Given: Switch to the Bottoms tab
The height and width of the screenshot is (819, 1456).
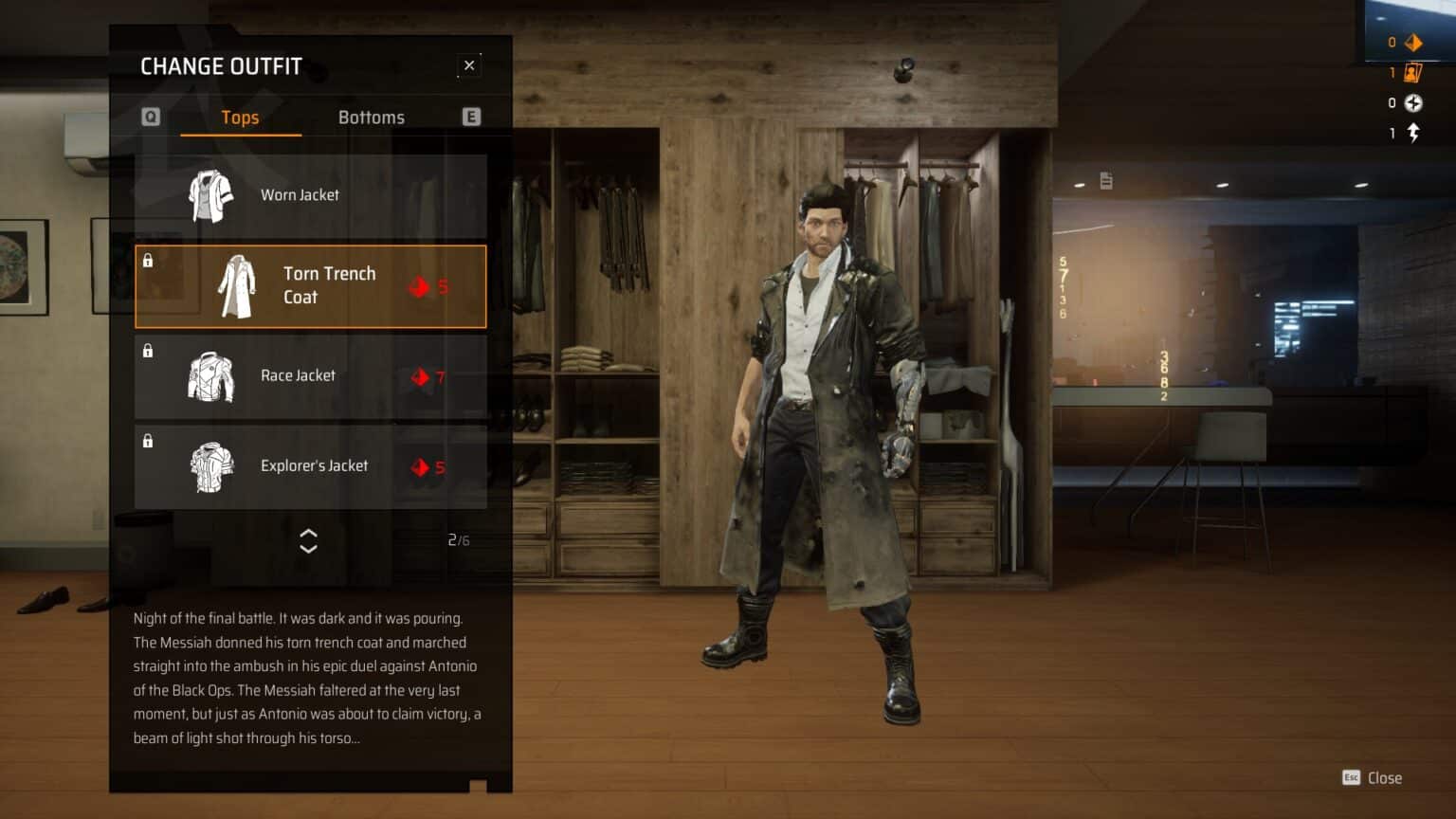Looking at the screenshot, I should [371, 118].
